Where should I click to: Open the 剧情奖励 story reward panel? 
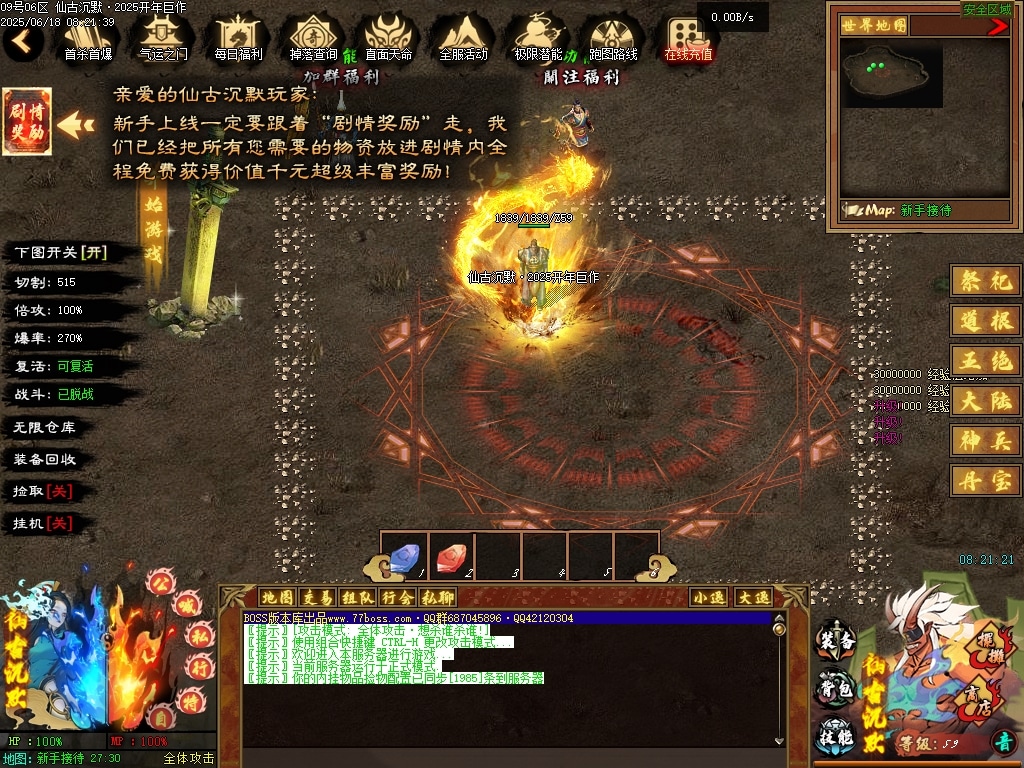pyautogui.click(x=27, y=122)
